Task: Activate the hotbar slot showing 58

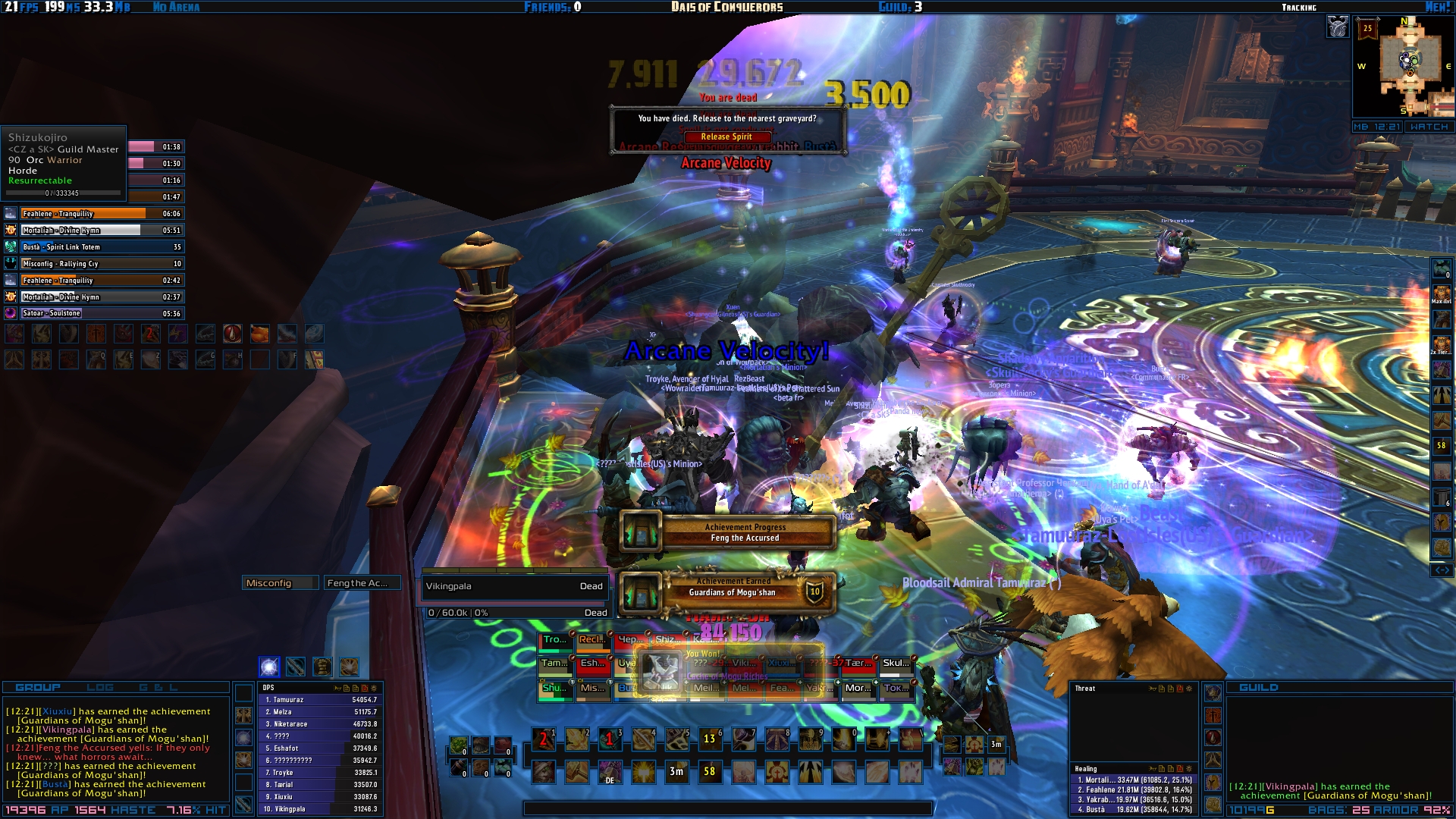Action: pyautogui.click(x=710, y=772)
